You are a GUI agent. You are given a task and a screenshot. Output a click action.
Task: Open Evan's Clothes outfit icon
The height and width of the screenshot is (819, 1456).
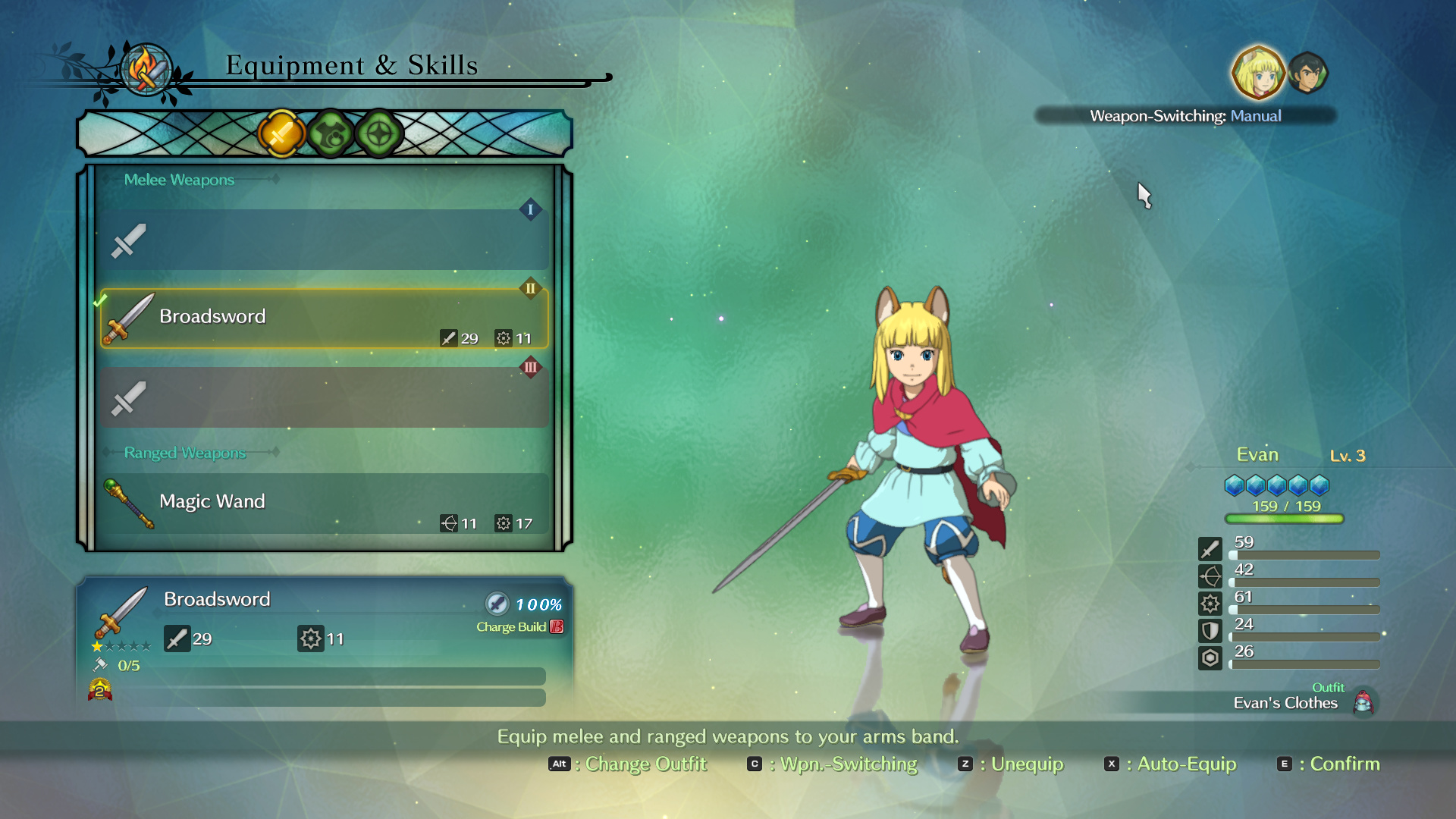tap(1363, 702)
